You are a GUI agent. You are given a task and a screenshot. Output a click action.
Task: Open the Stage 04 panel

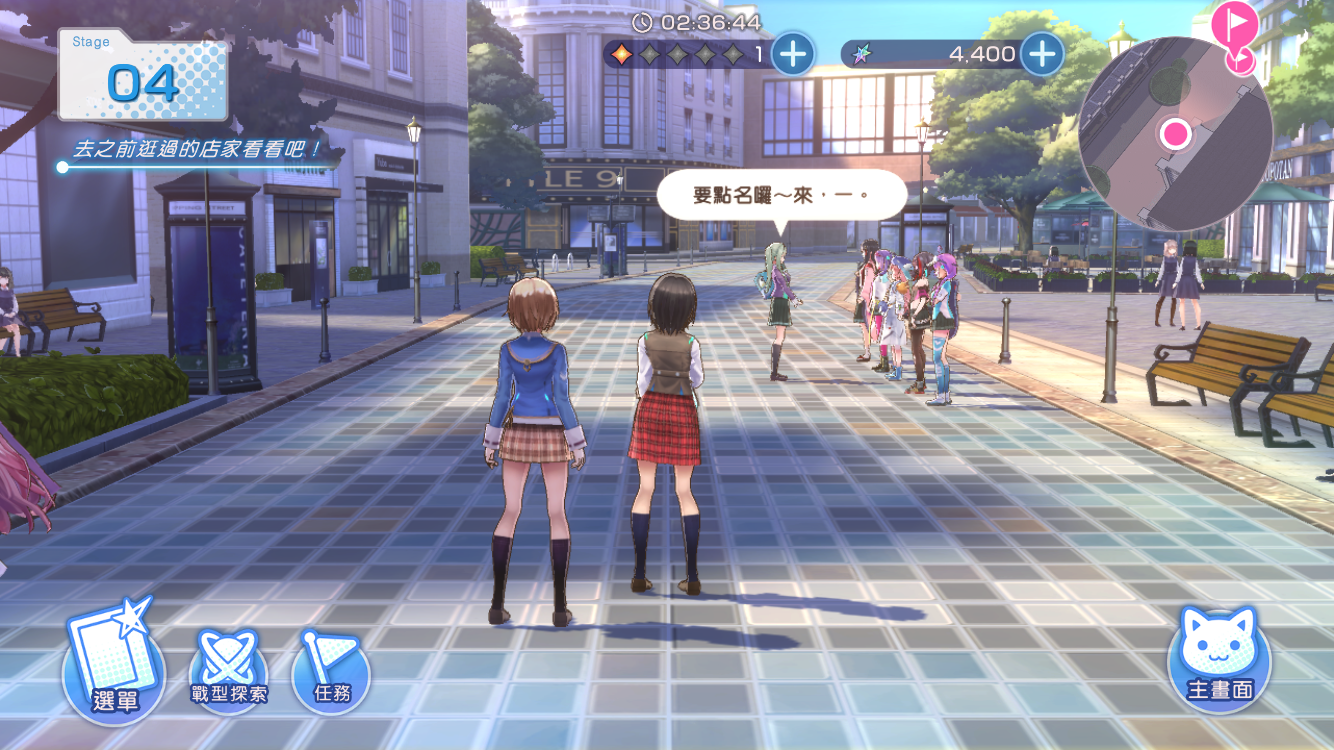[x=143, y=76]
